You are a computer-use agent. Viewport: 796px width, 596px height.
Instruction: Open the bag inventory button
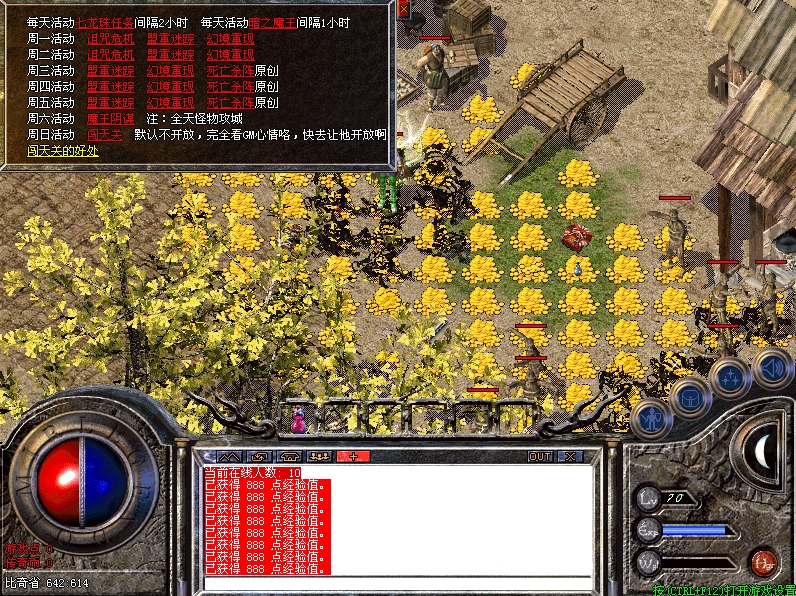pos(692,396)
